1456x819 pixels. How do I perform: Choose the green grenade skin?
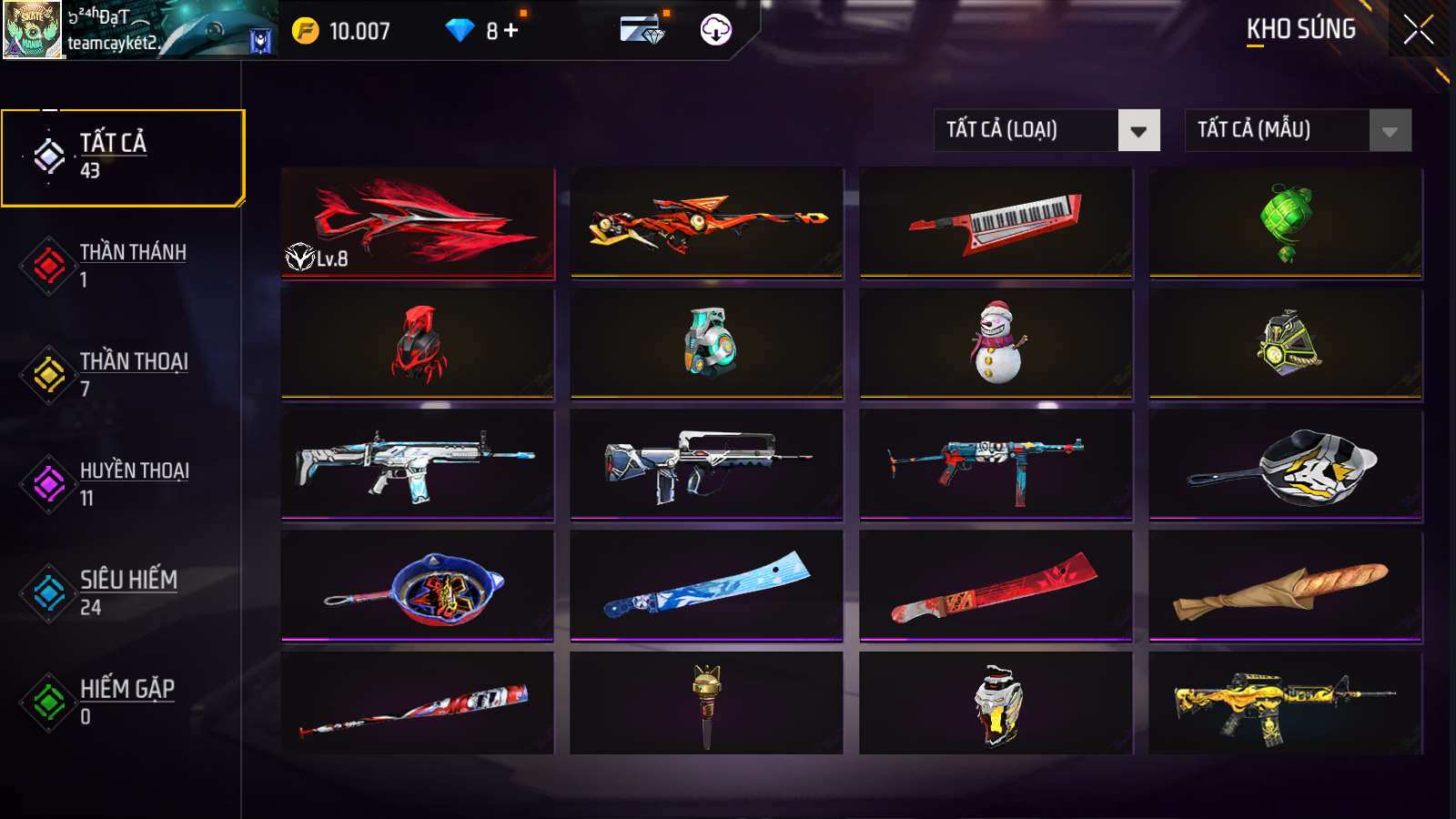click(1285, 222)
